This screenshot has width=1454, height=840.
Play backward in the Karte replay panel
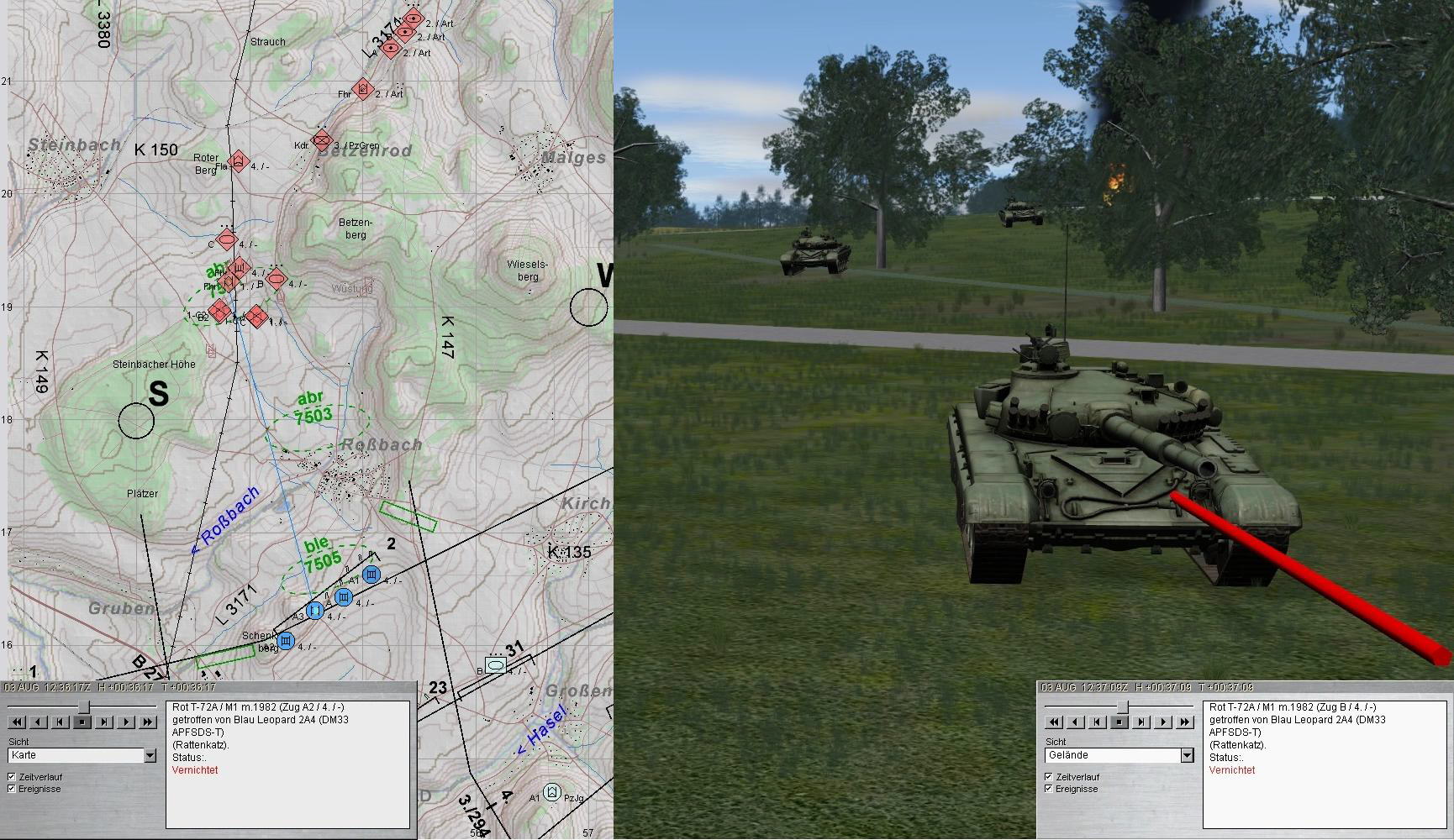(x=39, y=722)
